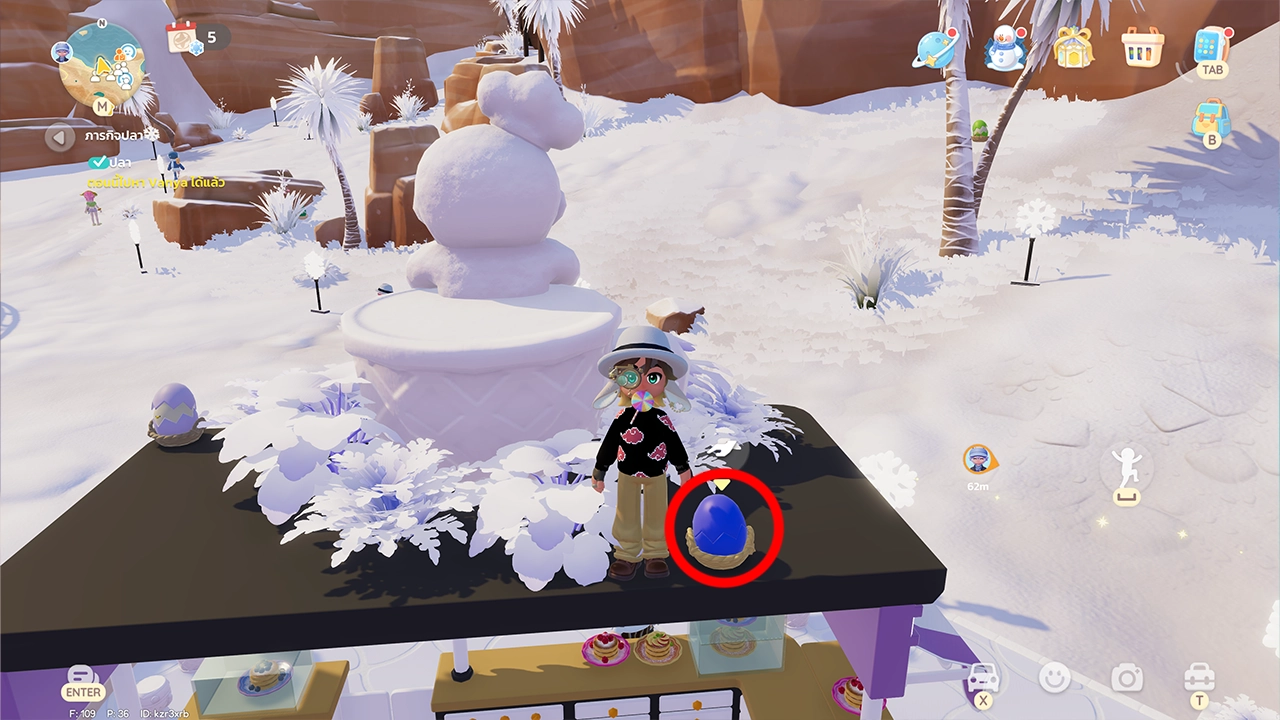Screen dimensions: 1280x720
Task: Click the player avatar on the minimap edge
Action: pyautogui.click(x=62, y=52)
